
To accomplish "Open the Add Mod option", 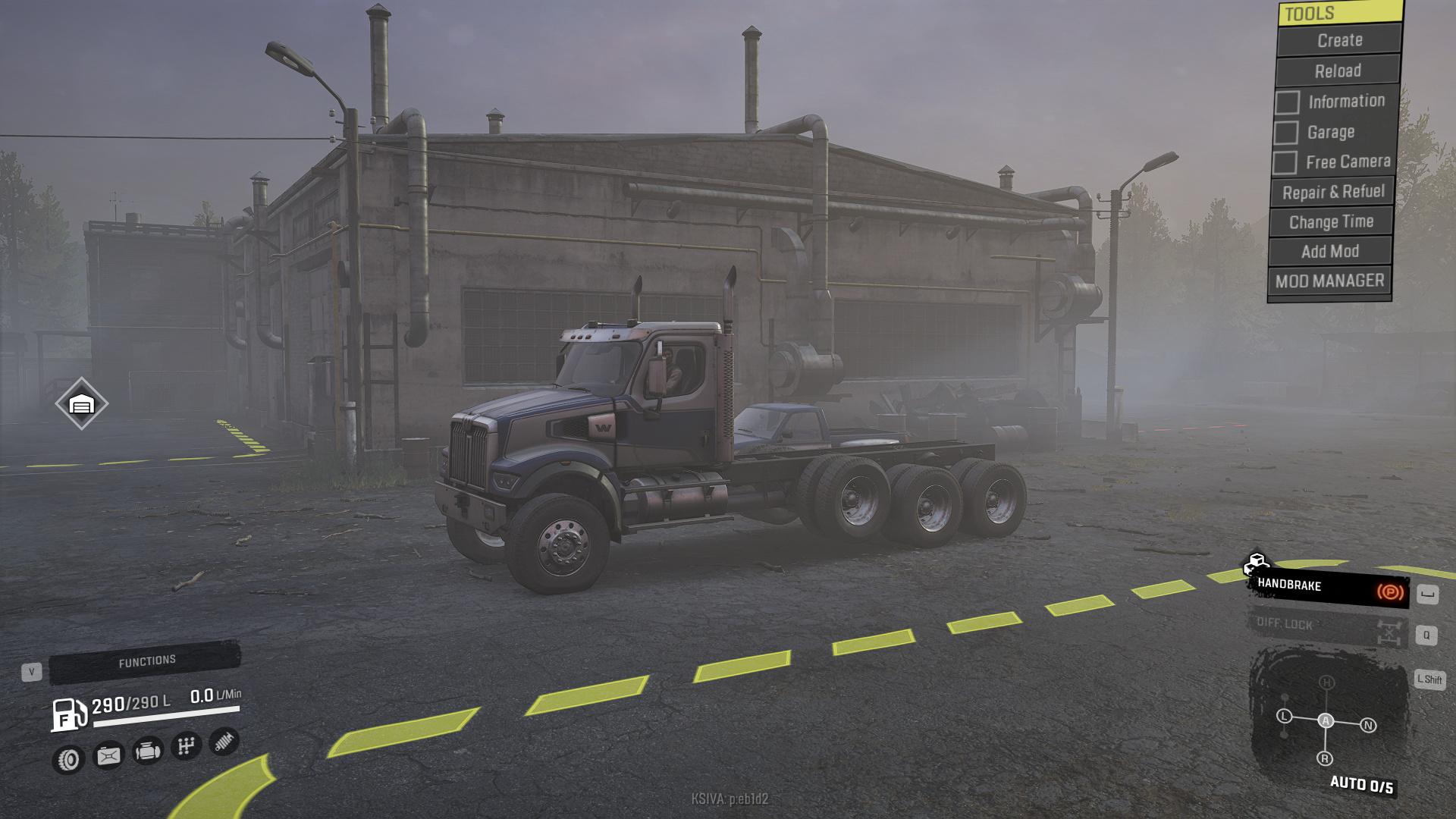I will click(1330, 251).
